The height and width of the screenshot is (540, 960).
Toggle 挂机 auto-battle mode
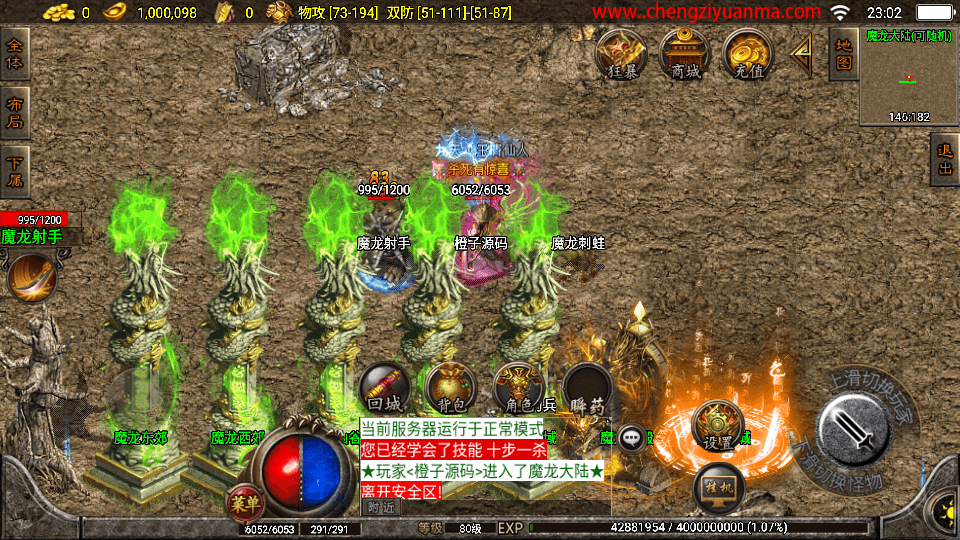click(718, 487)
